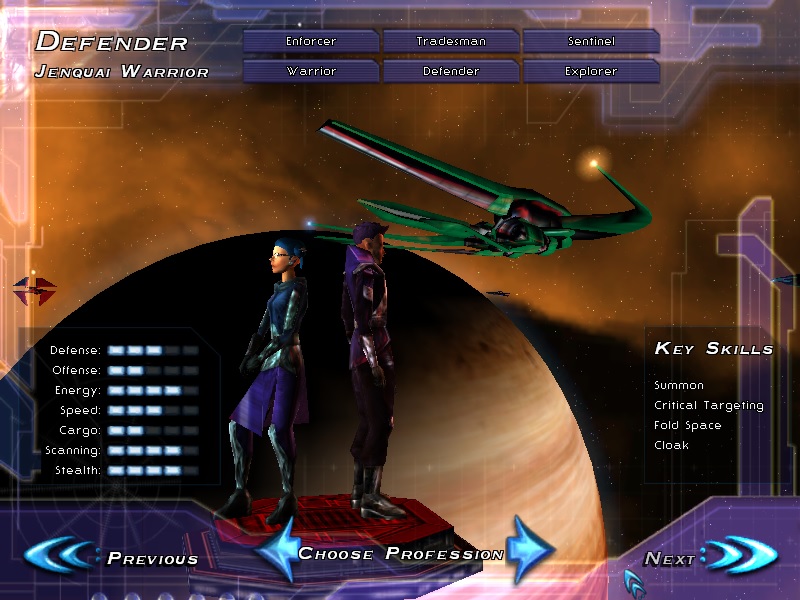The image size is (800, 600).
Task: Select the Cloak key skill
Action: (x=671, y=445)
